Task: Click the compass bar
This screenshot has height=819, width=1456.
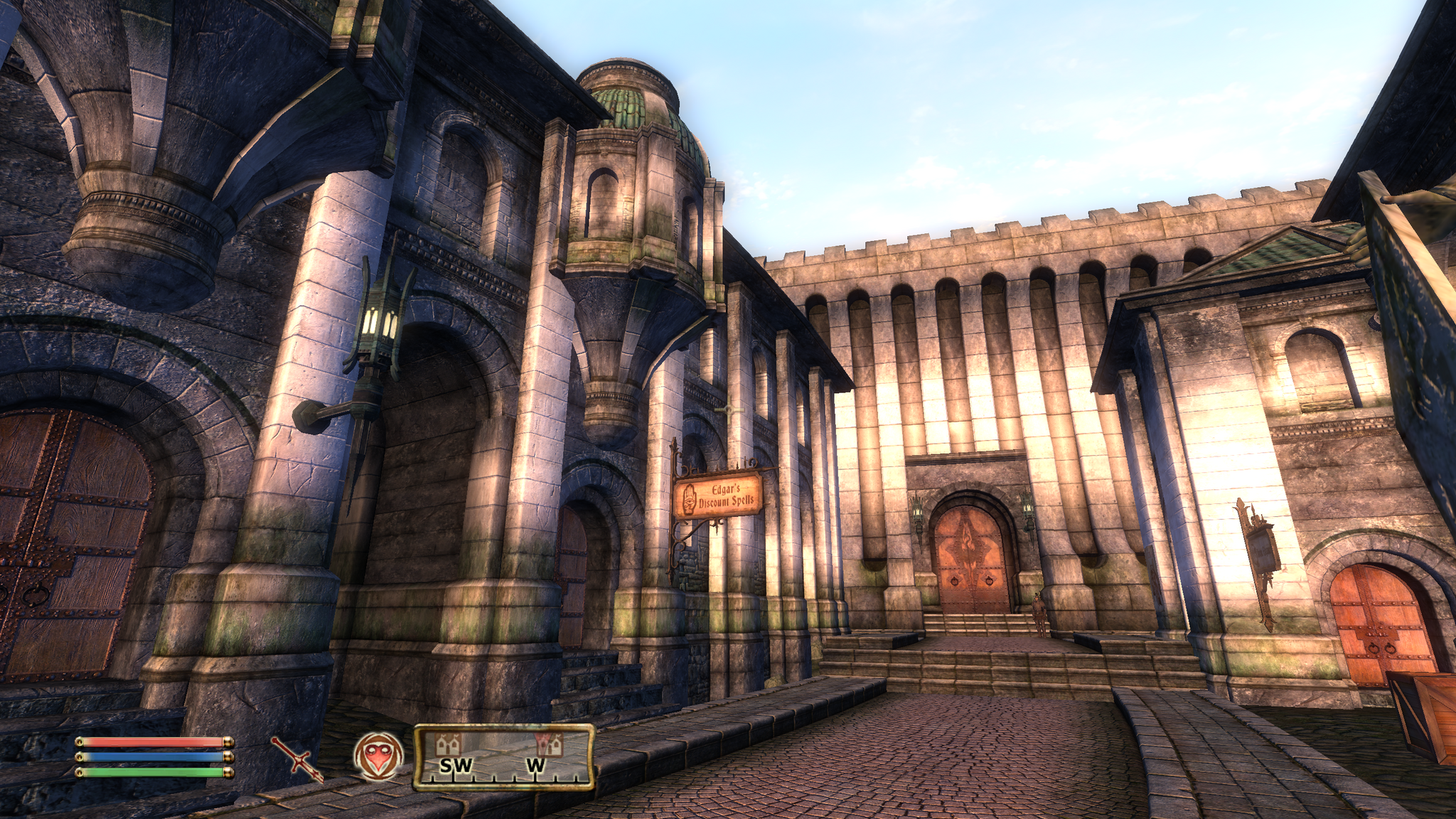Action: (x=503, y=756)
